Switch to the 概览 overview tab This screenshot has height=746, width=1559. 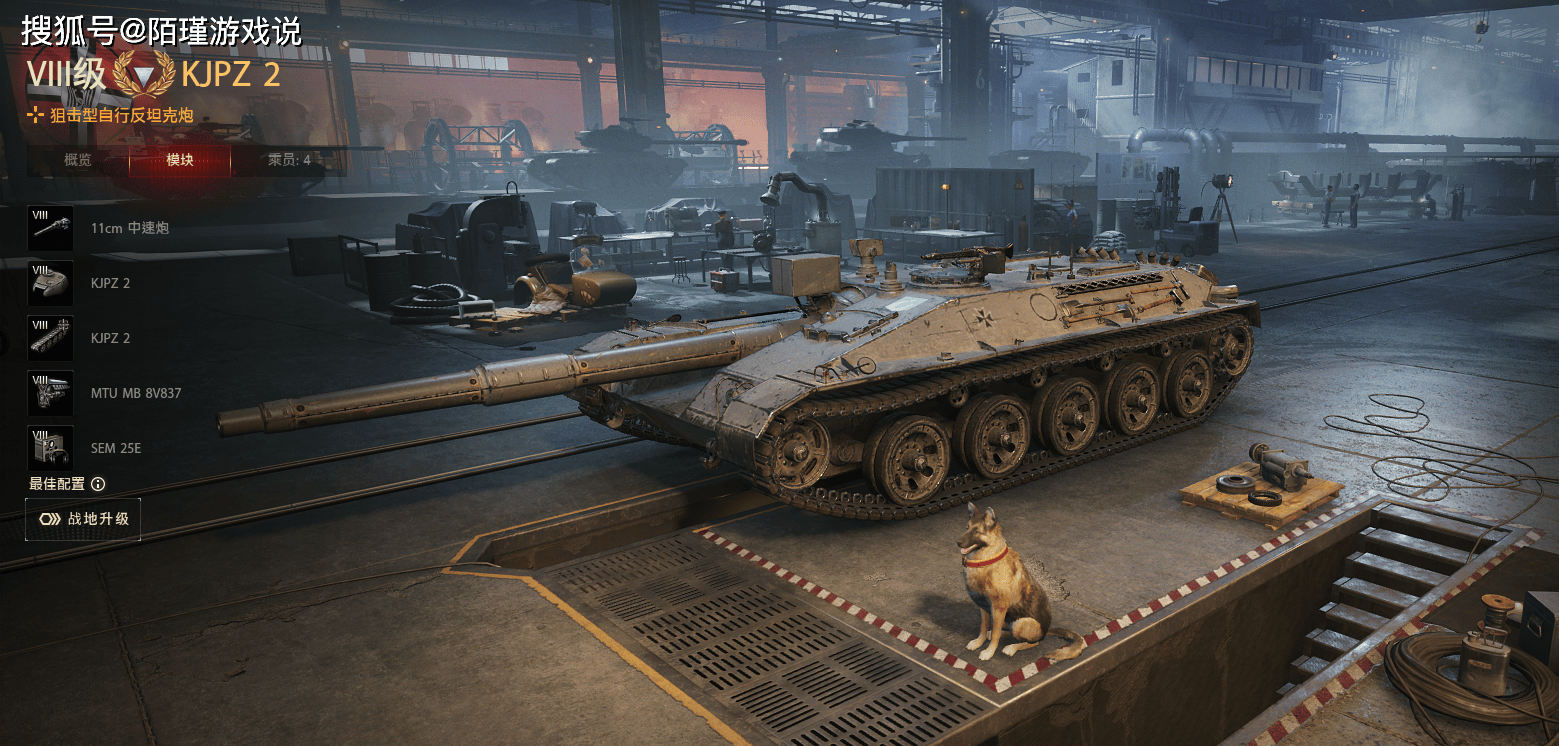78,160
